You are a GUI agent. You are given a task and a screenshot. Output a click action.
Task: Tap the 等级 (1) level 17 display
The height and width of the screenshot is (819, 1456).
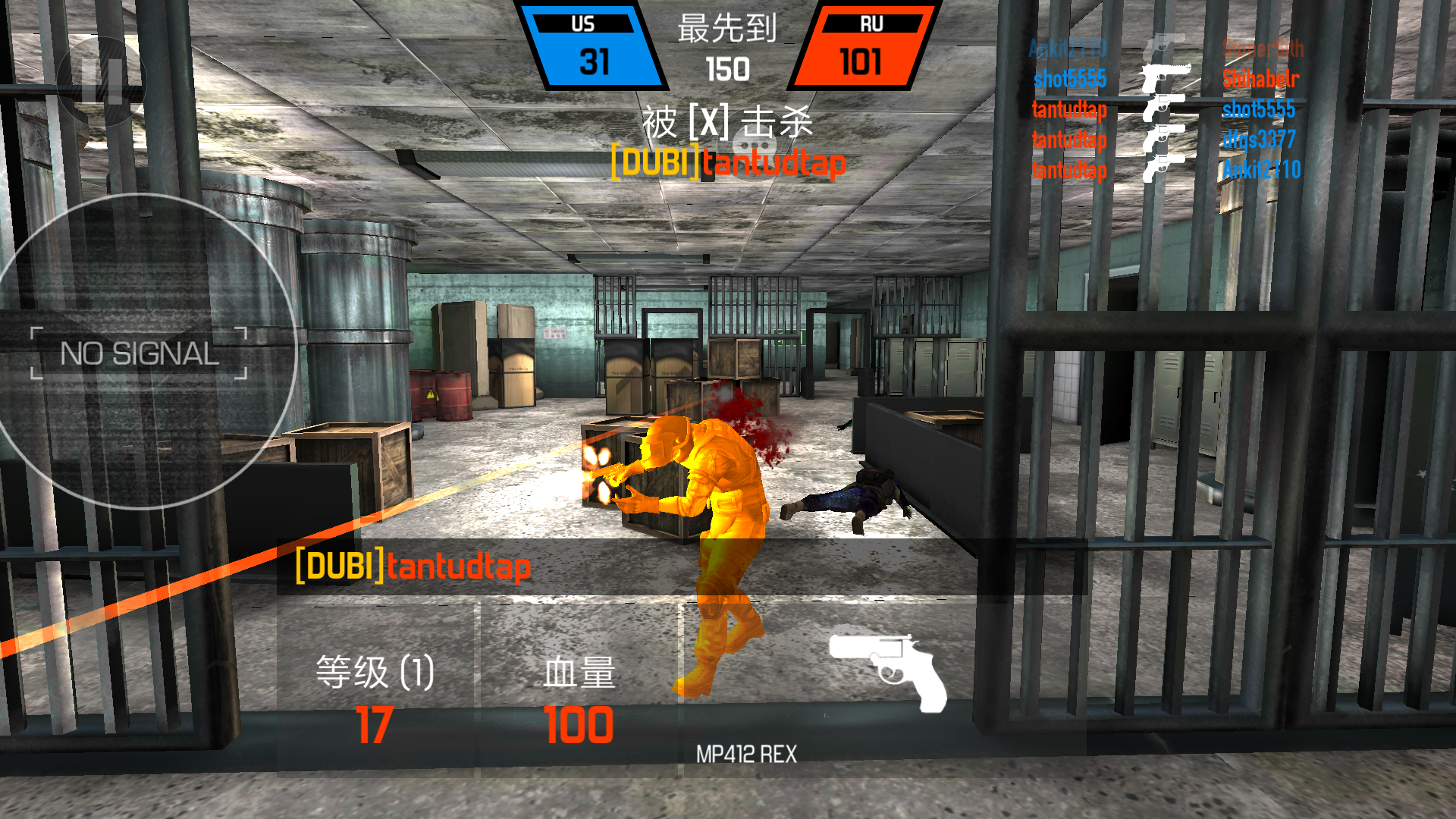[373, 698]
